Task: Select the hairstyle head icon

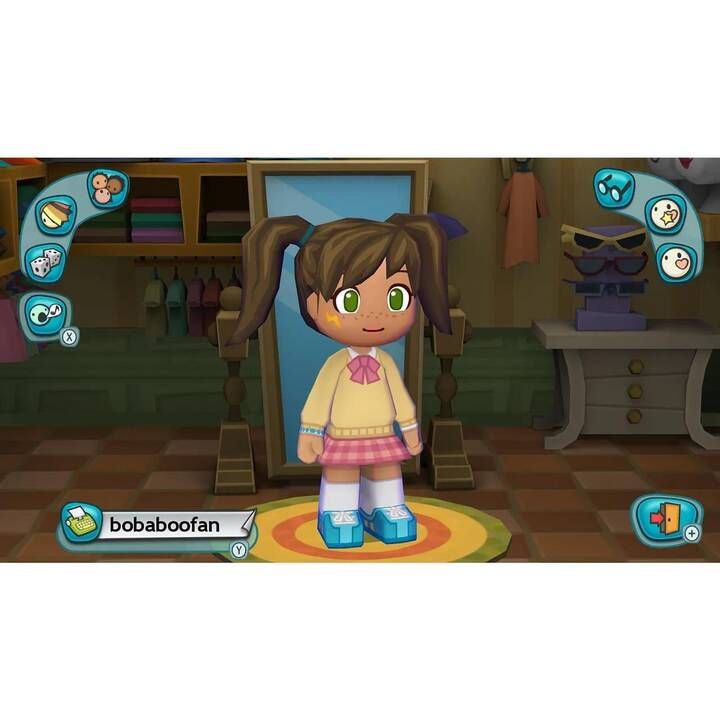Action: tap(56, 215)
